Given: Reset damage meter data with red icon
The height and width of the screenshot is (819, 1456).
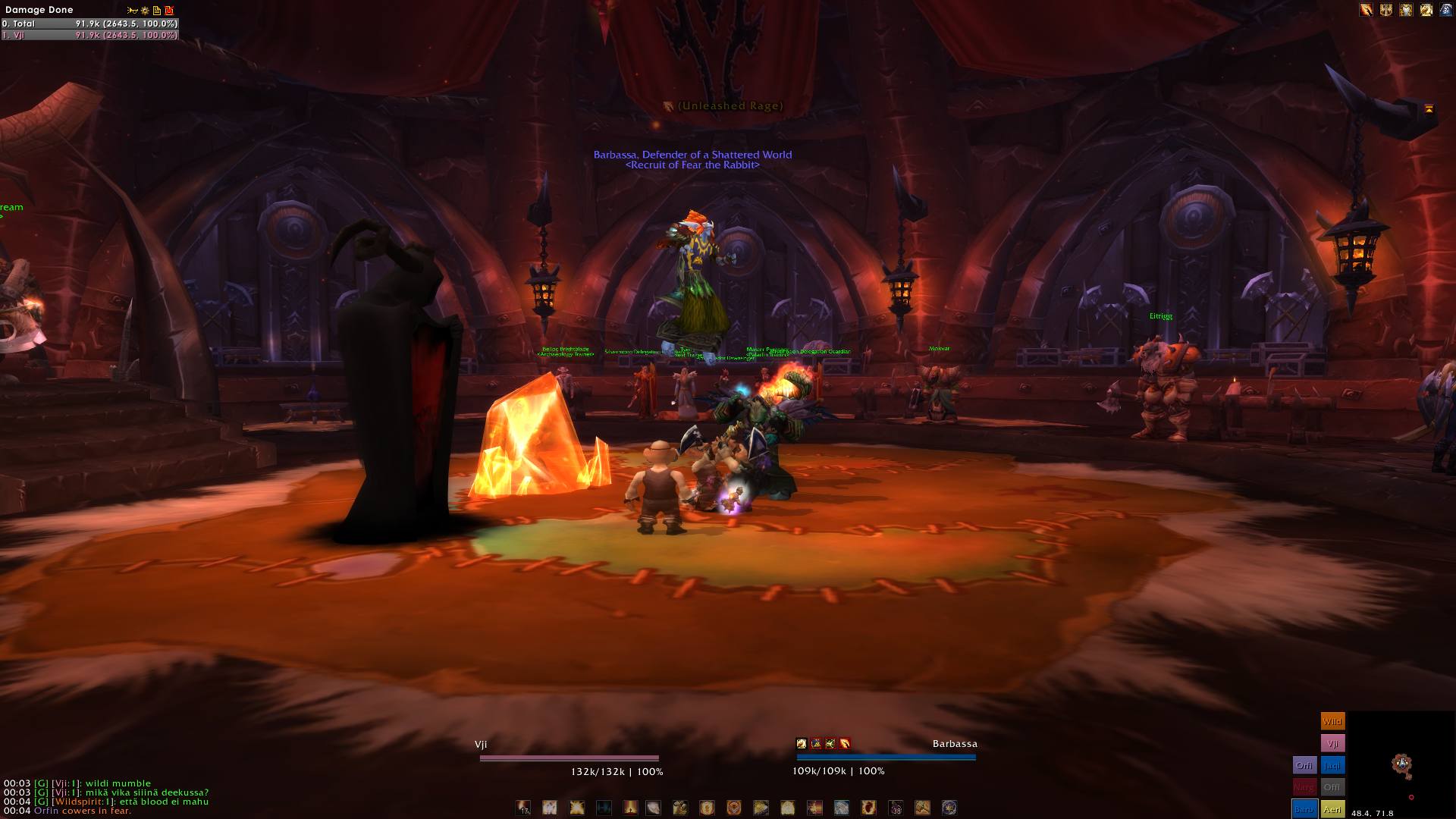Looking at the screenshot, I should (169, 11).
